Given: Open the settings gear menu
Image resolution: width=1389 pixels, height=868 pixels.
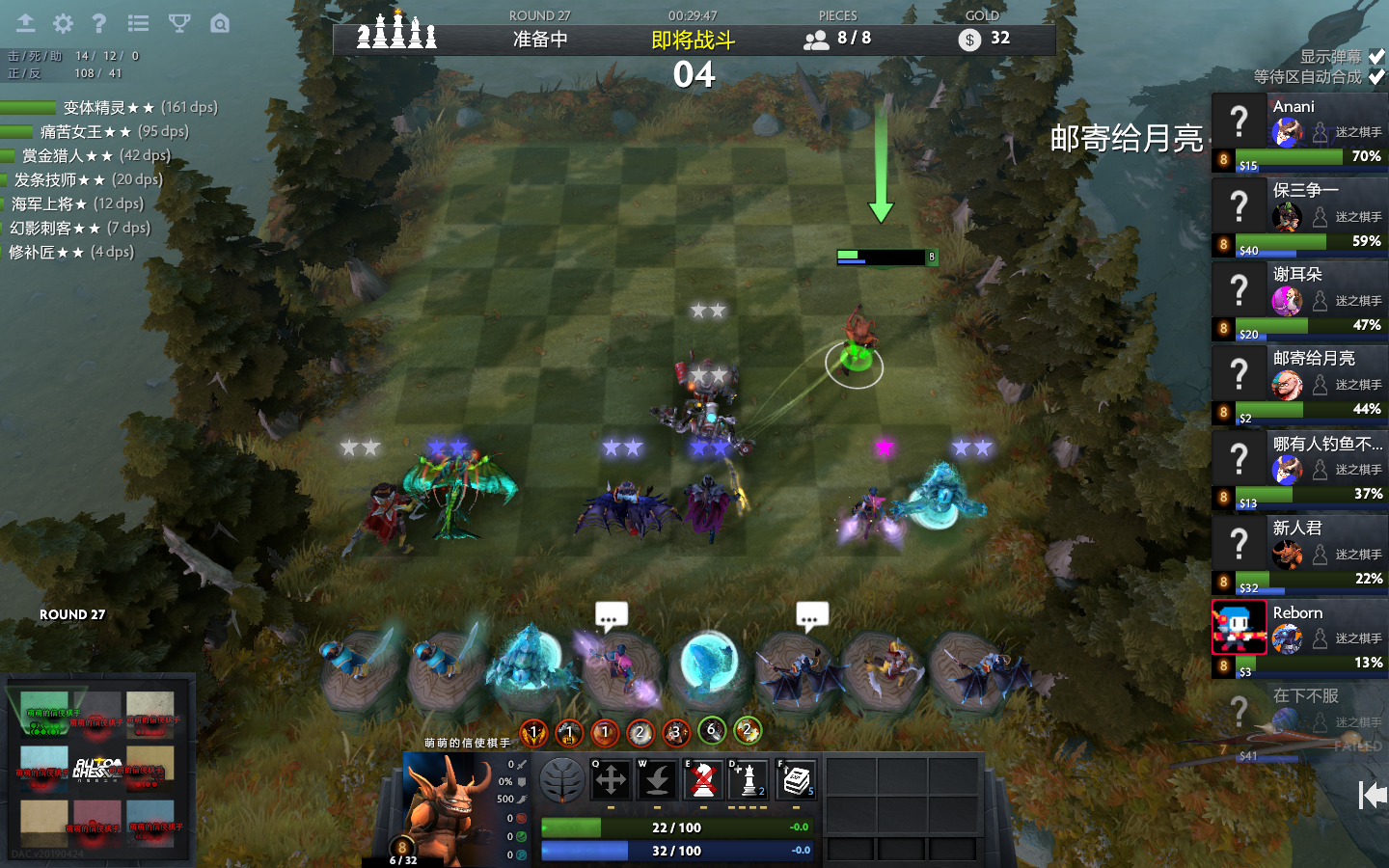Looking at the screenshot, I should click(63, 23).
